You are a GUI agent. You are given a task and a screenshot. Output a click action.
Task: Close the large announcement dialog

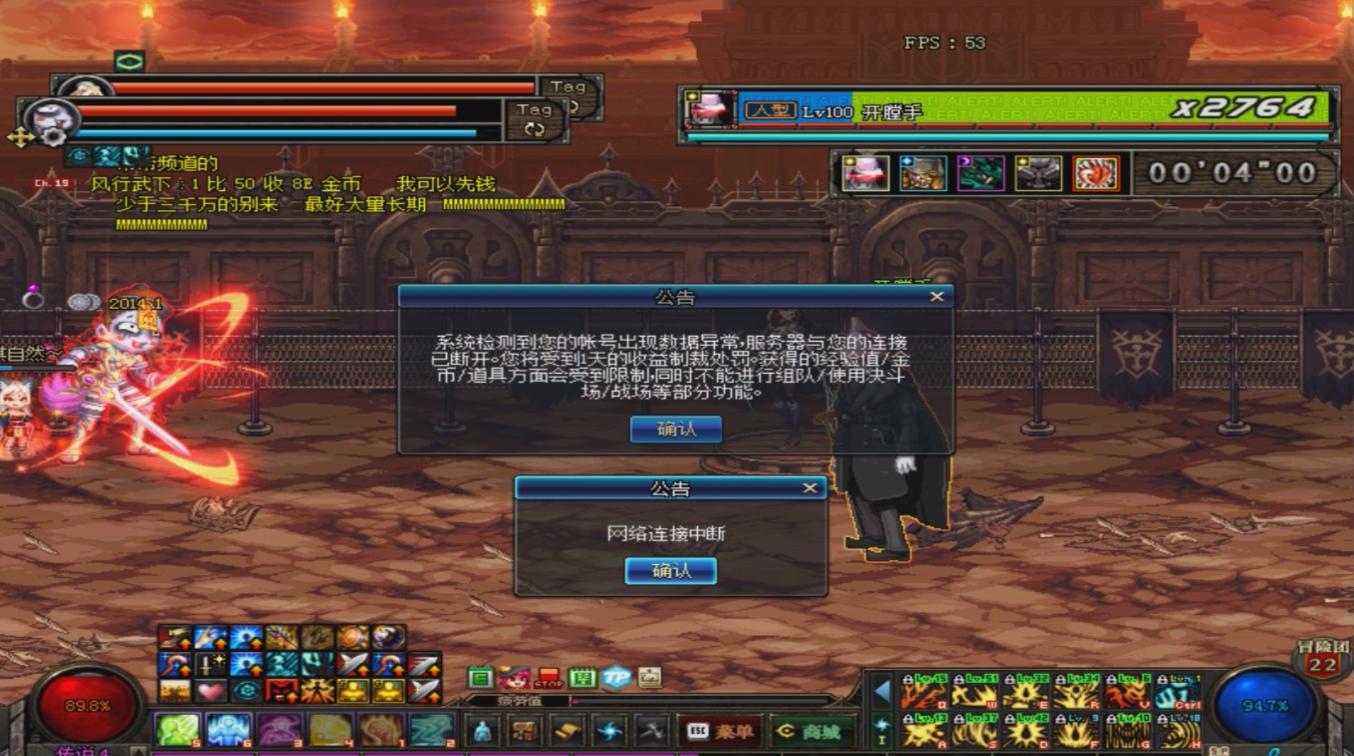click(x=936, y=296)
